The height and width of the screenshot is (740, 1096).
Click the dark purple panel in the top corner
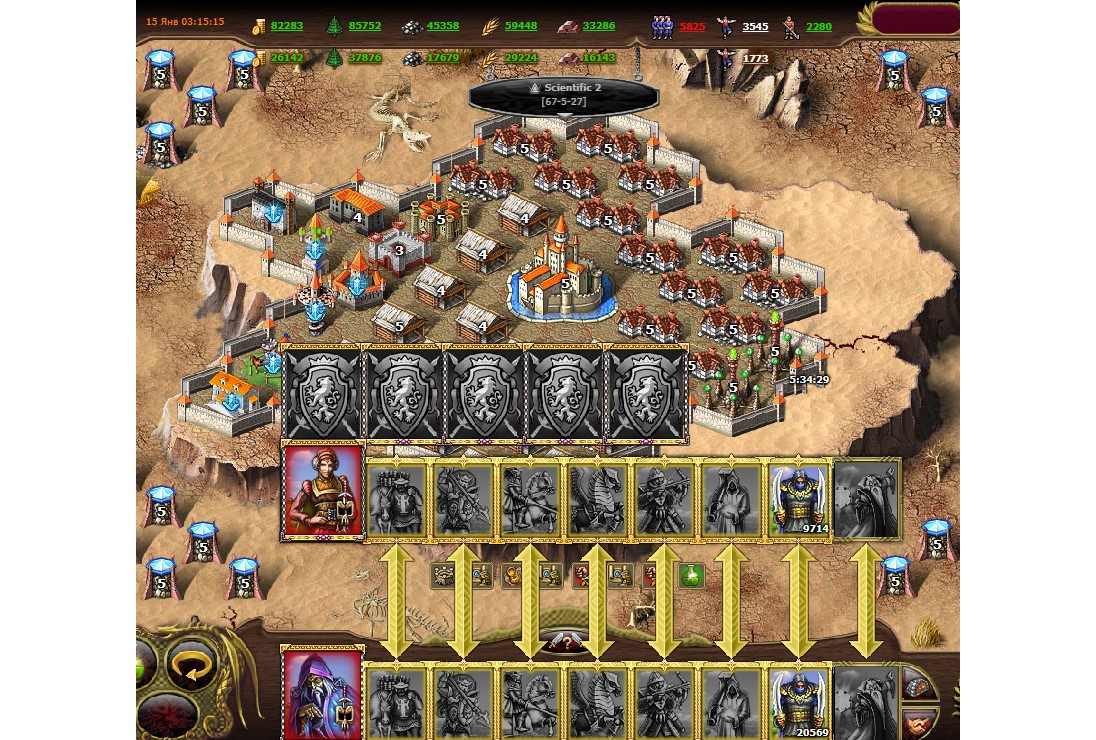tap(914, 18)
